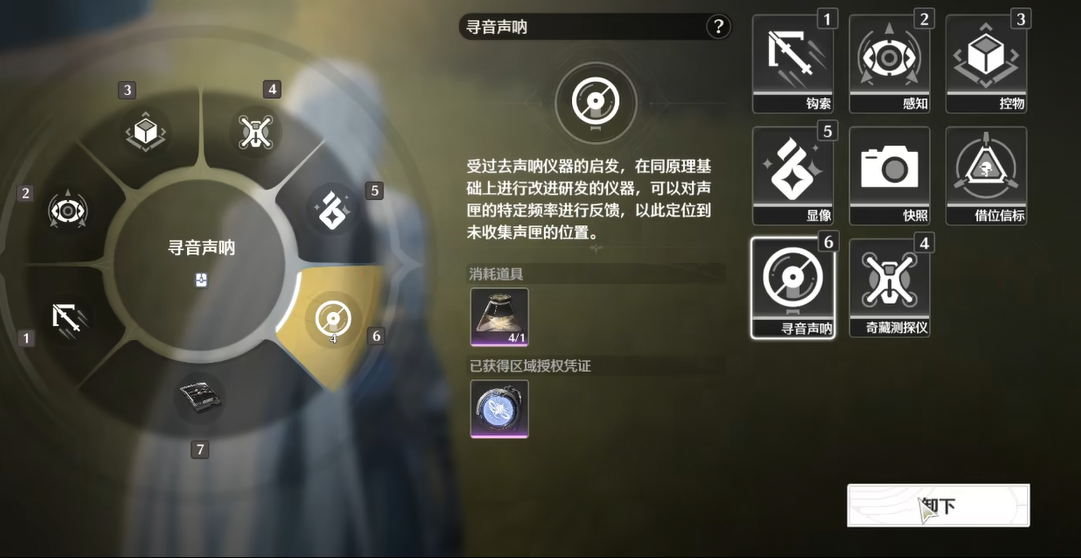Select the 钩索 grapple tile in the grid
The image size is (1081, 558).
point(792,63)
